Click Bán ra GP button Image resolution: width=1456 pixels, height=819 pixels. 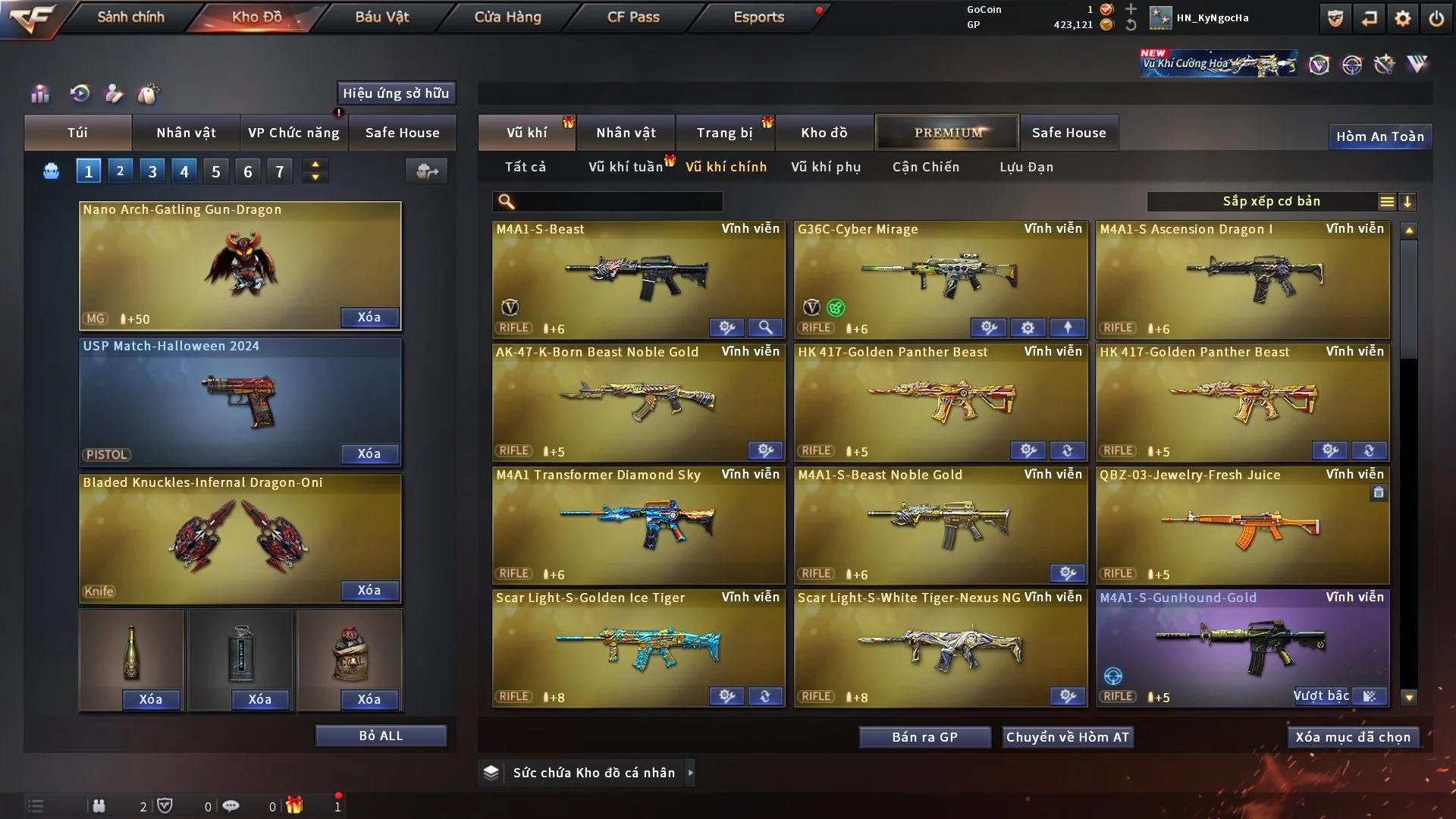click(x=924, y=737)
